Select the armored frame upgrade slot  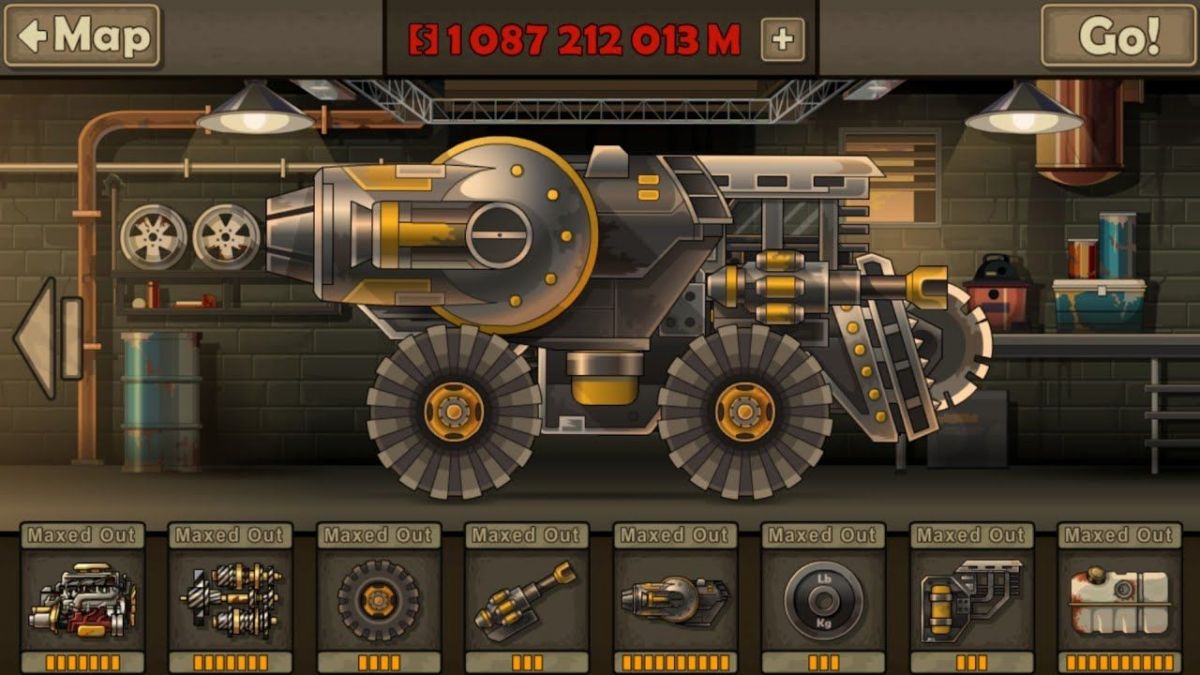[971, 599]
